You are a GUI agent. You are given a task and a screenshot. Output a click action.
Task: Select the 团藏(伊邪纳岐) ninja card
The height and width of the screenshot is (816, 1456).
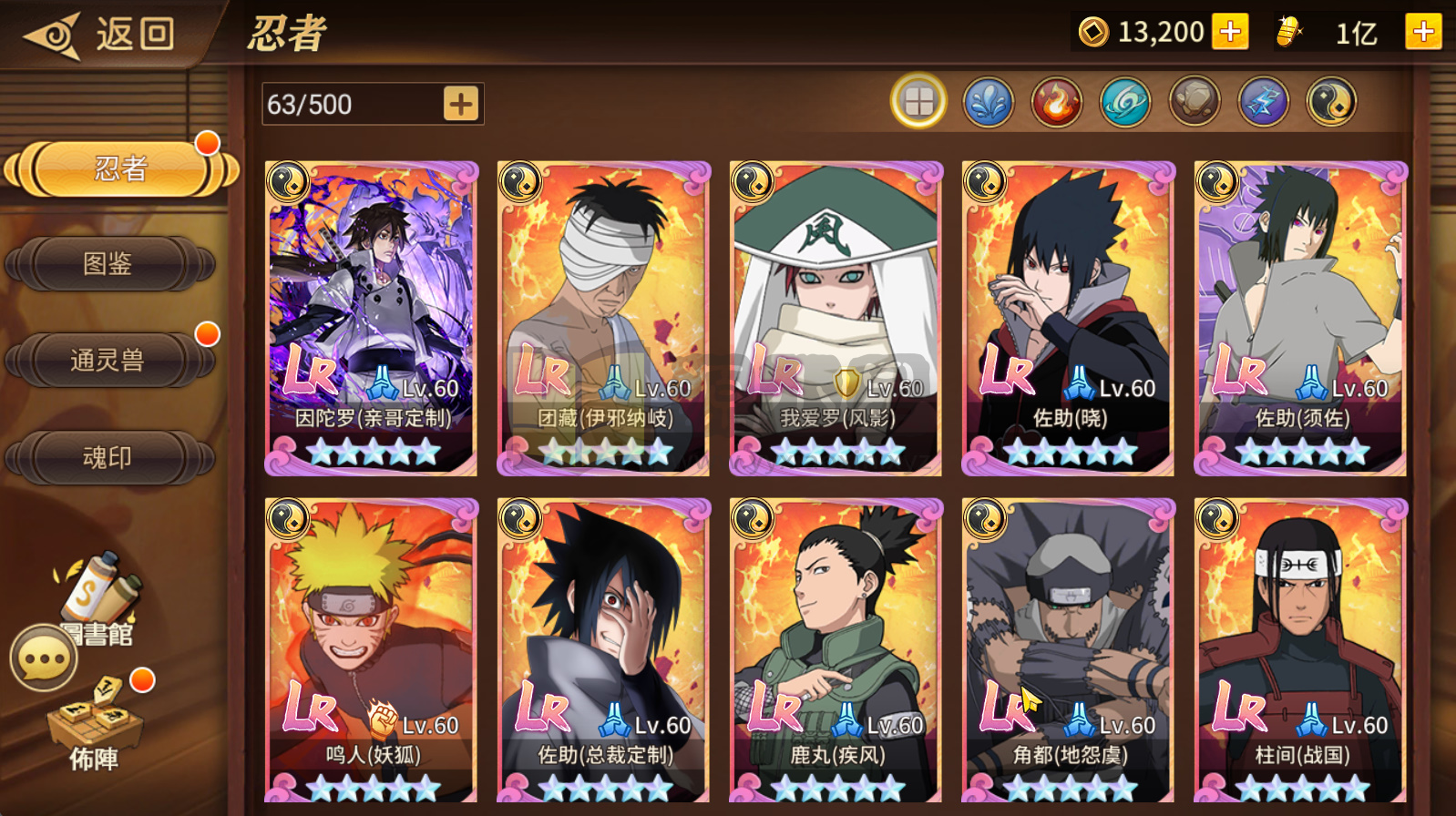coord(604,319)
